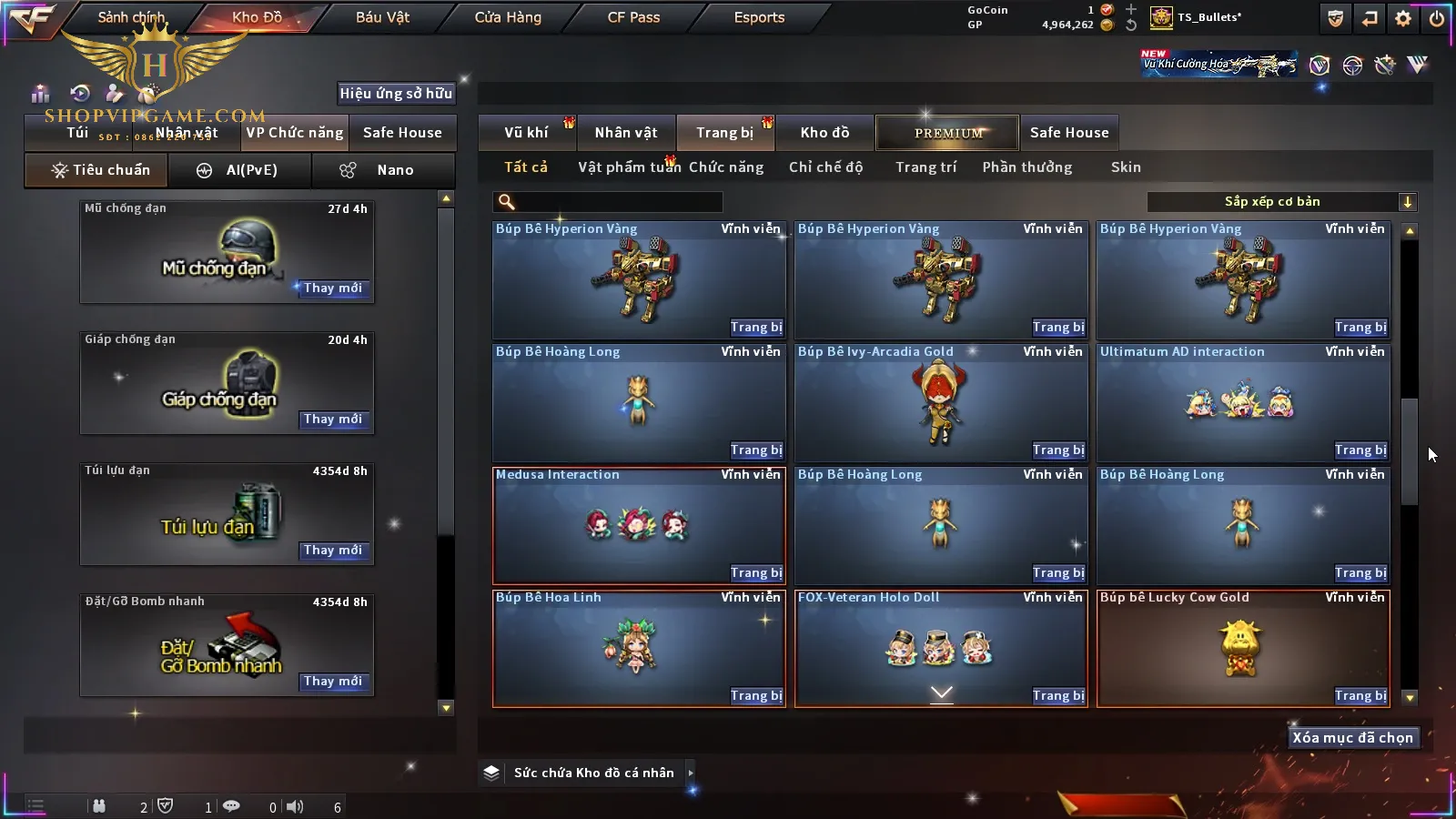The width and height of the screenshot is (1456, 819).
Task: Switch to the Vũ khí tab
Action: pyautogui.click(x=526, y=133)
